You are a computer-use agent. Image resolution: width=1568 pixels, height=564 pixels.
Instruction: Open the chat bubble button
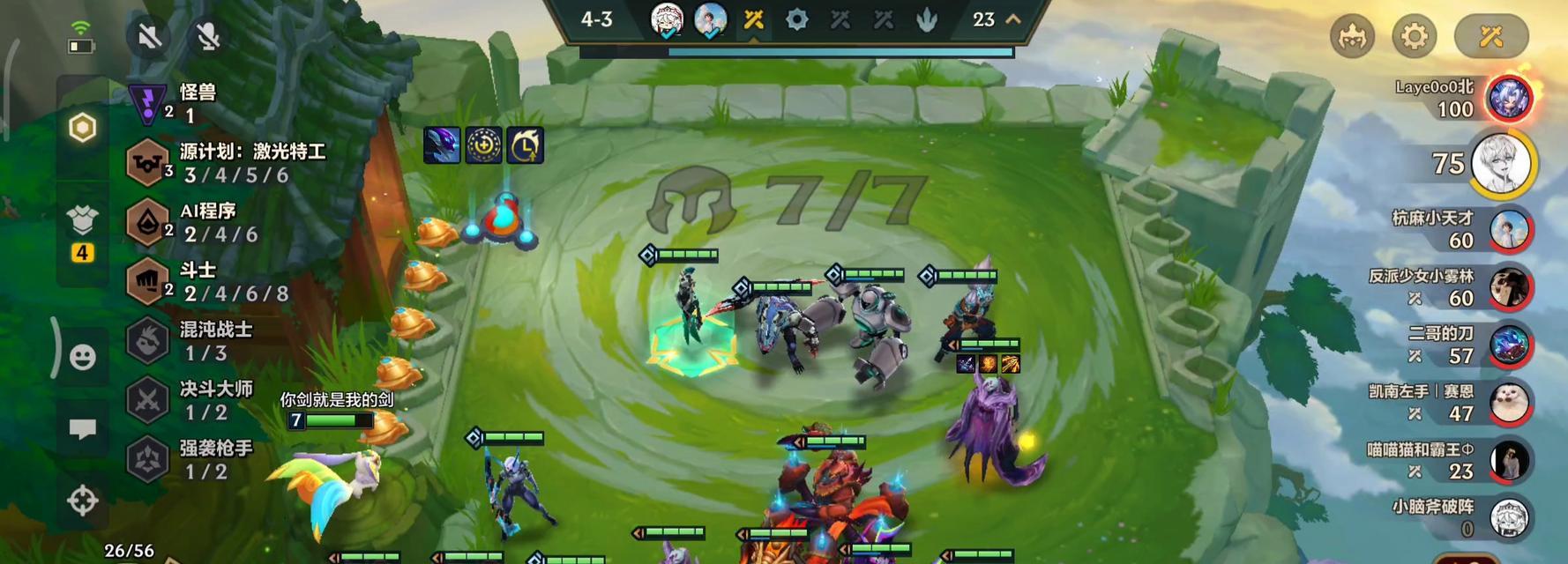point(83,429)
